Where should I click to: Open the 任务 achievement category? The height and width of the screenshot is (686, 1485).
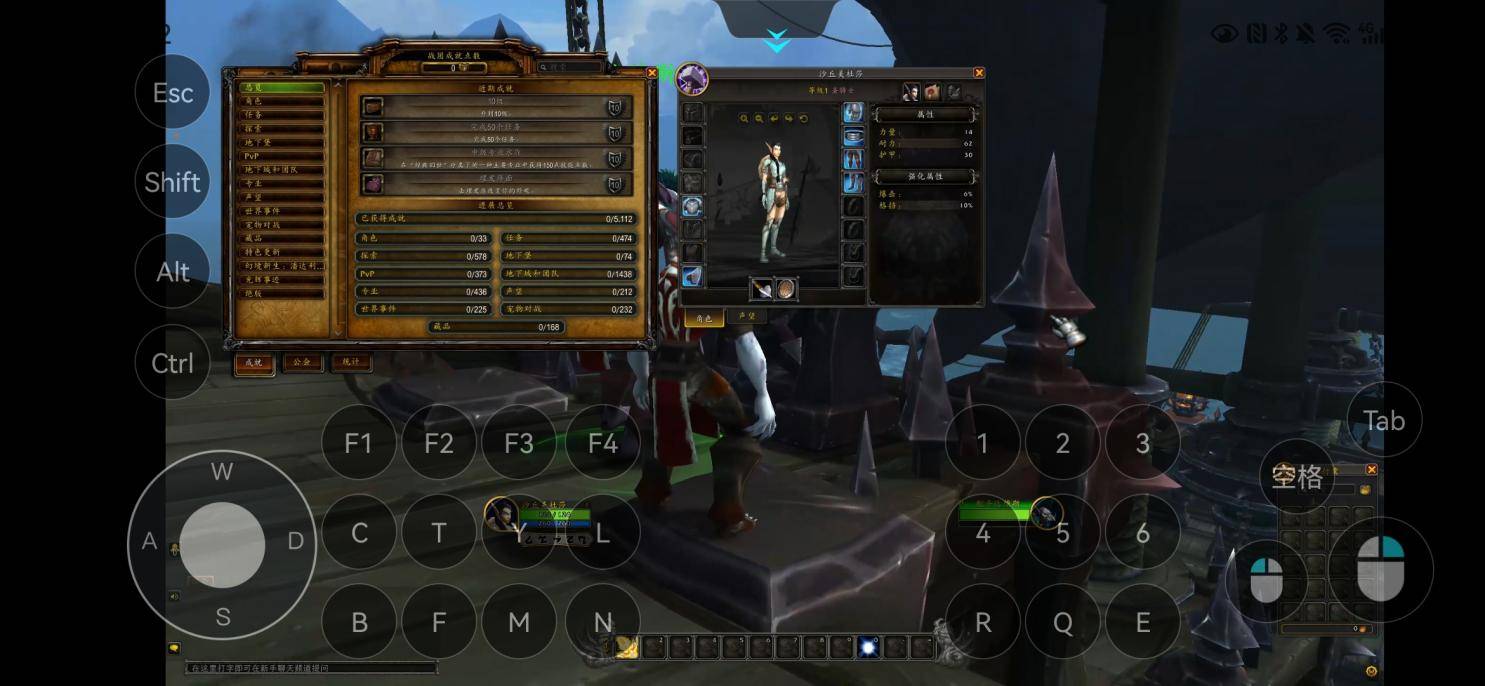284,115
